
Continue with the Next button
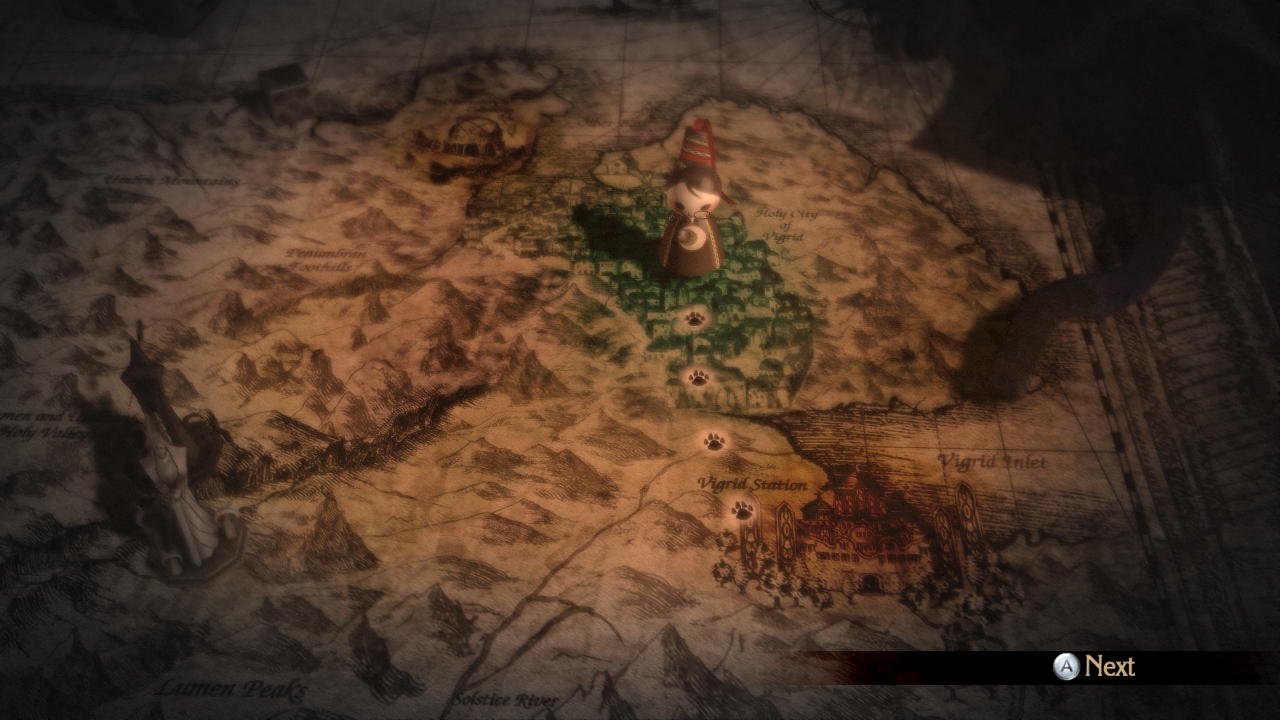[1094, 667]
